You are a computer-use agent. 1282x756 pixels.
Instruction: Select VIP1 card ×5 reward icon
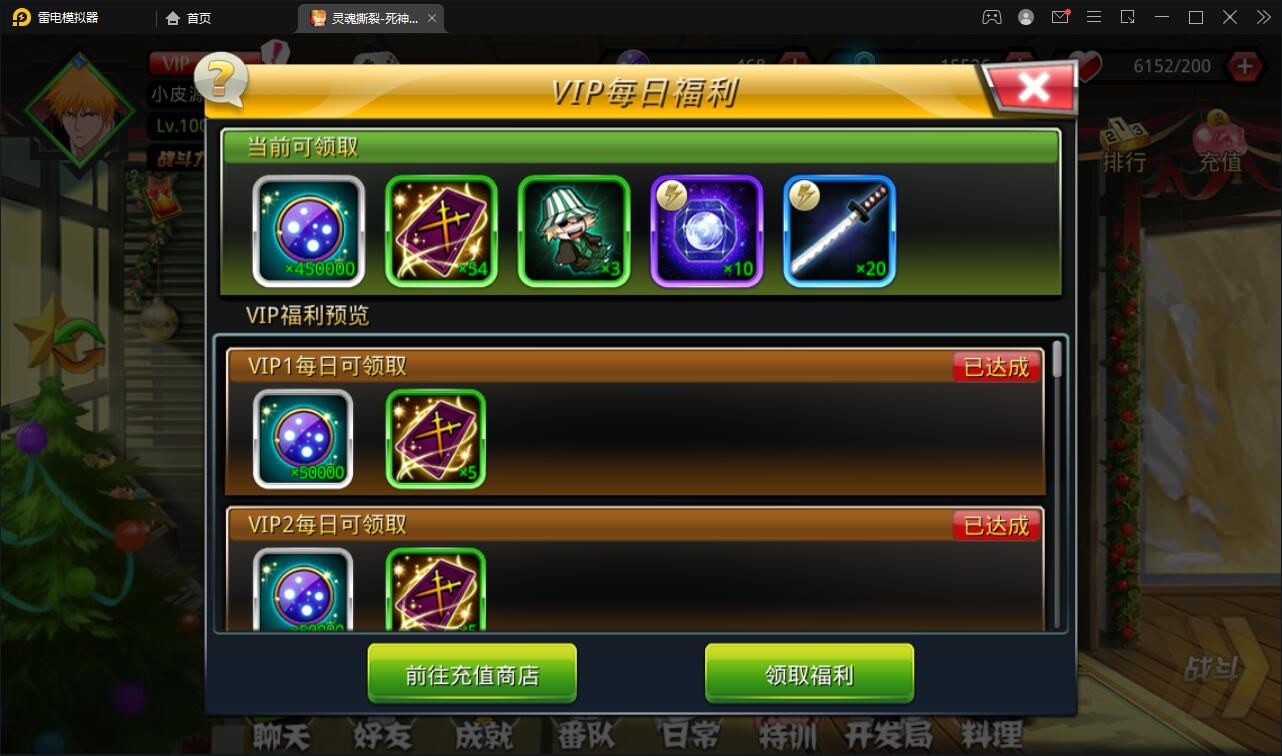pos(436,439)
